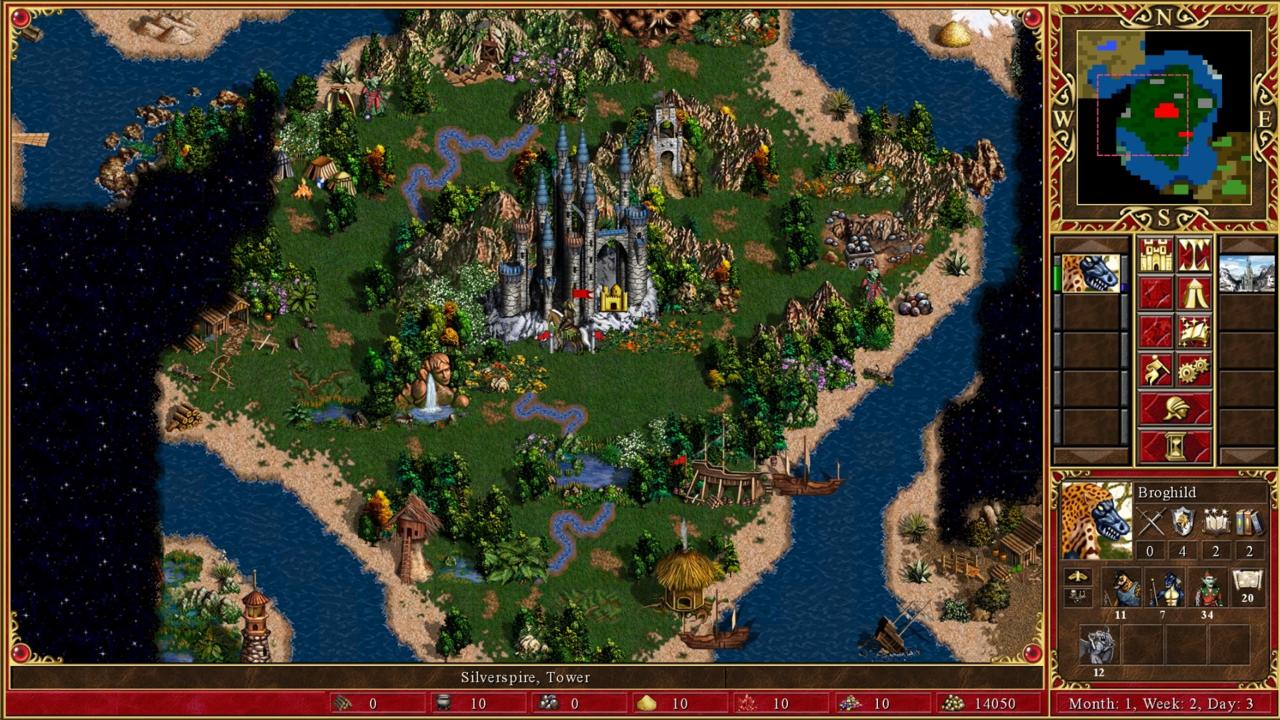Click the move hero icon
1280x720 pixels.
[1155, 369]
